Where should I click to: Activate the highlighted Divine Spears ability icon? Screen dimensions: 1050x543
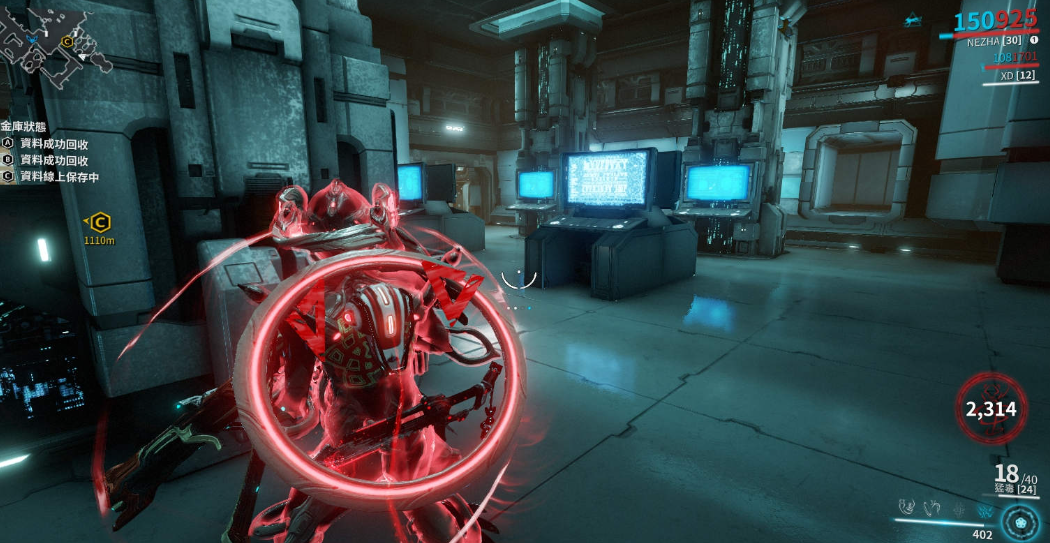click(x=984, y=509)
